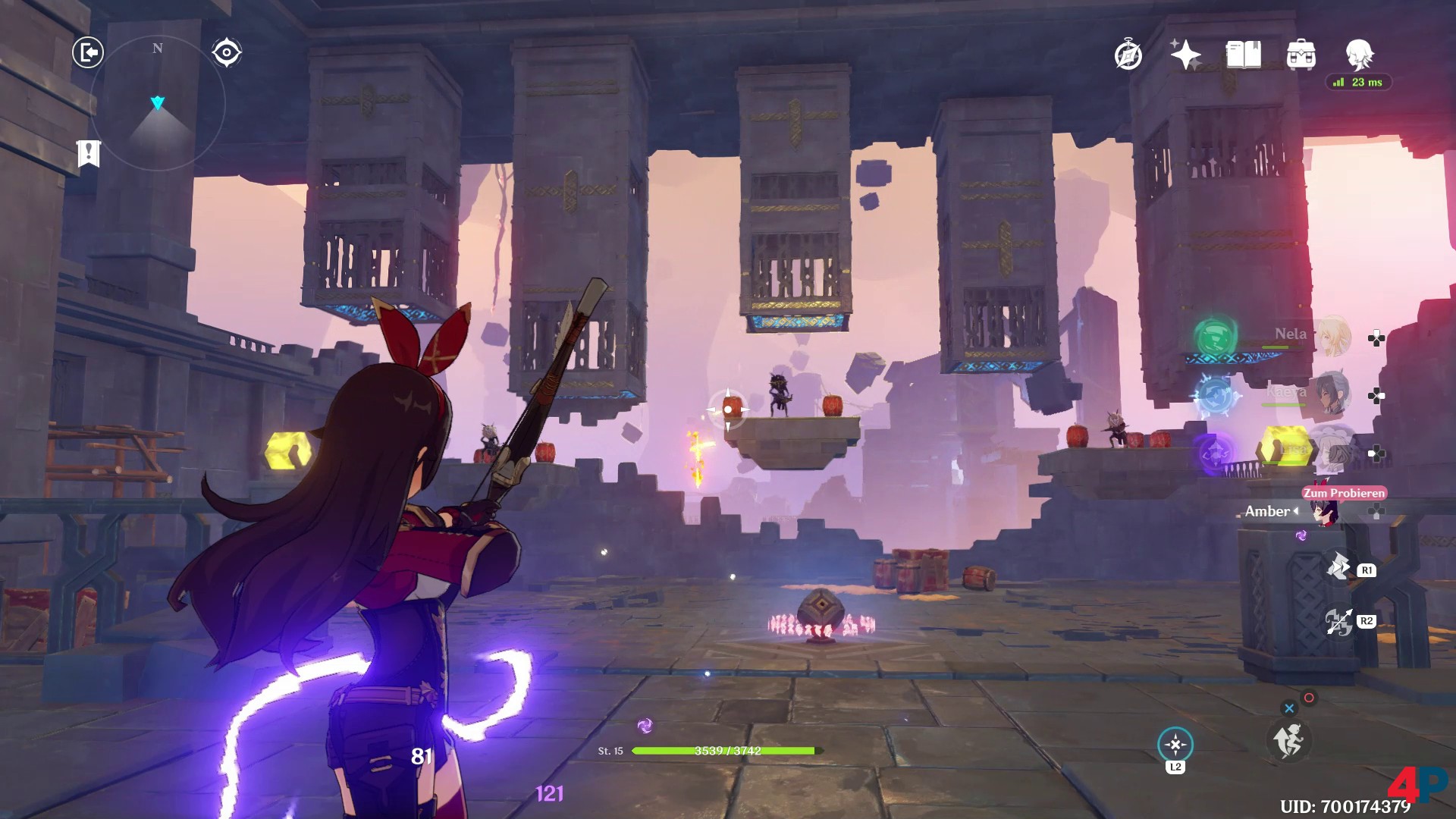Toggle the eye-shaped sight icon

(227, 52)
